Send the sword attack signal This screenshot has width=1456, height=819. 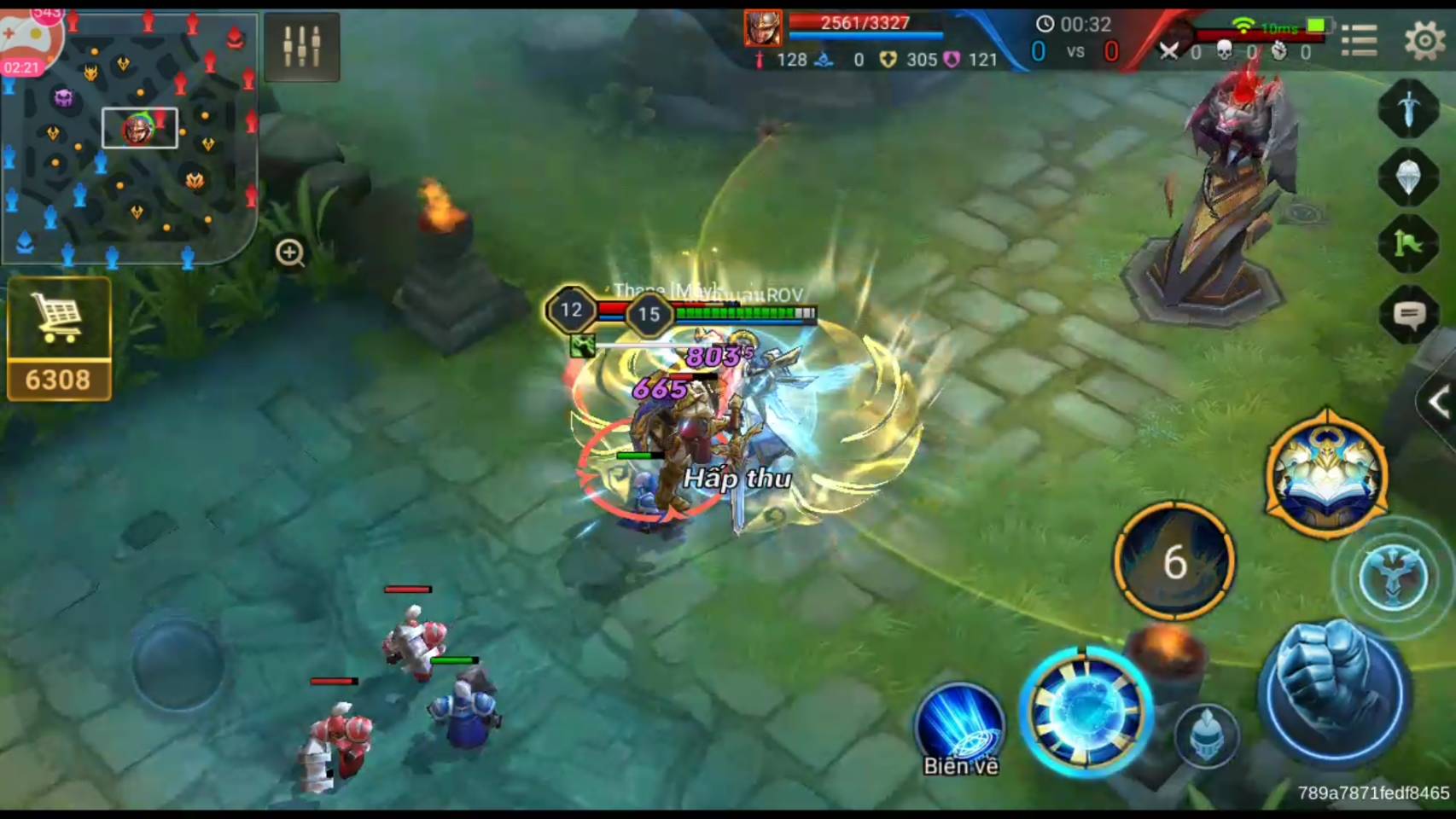tap(1408, 108)
